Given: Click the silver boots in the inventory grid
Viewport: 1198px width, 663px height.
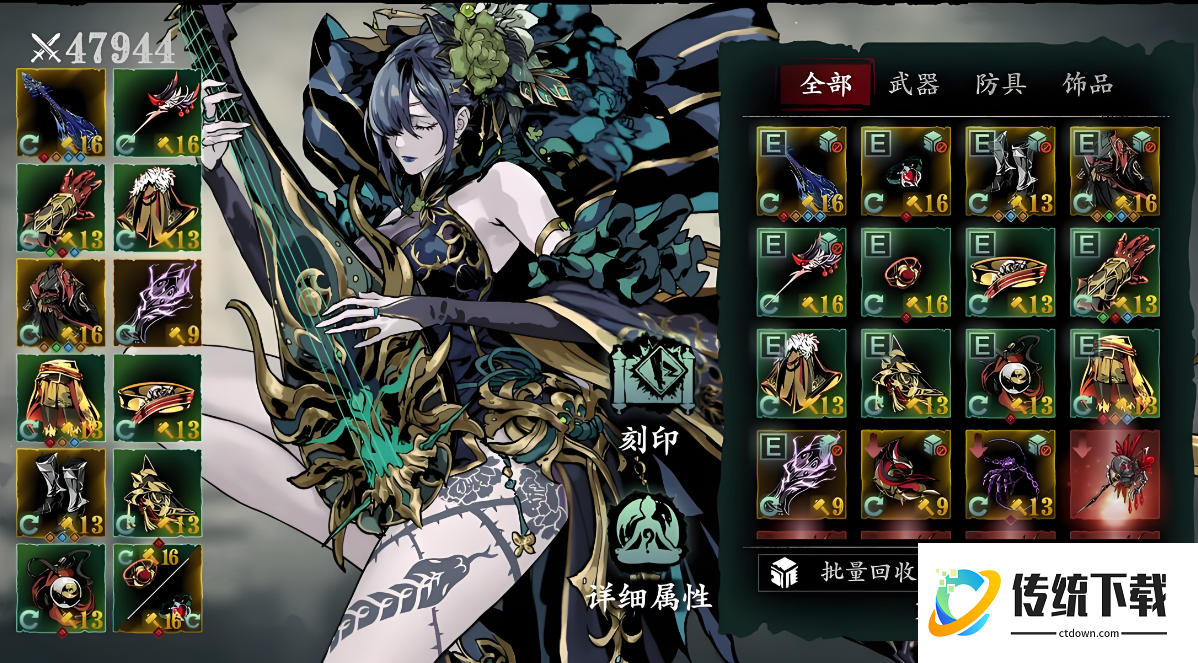Looking at the screenshot, I should pyautogui.click(x=1009, y=172).
